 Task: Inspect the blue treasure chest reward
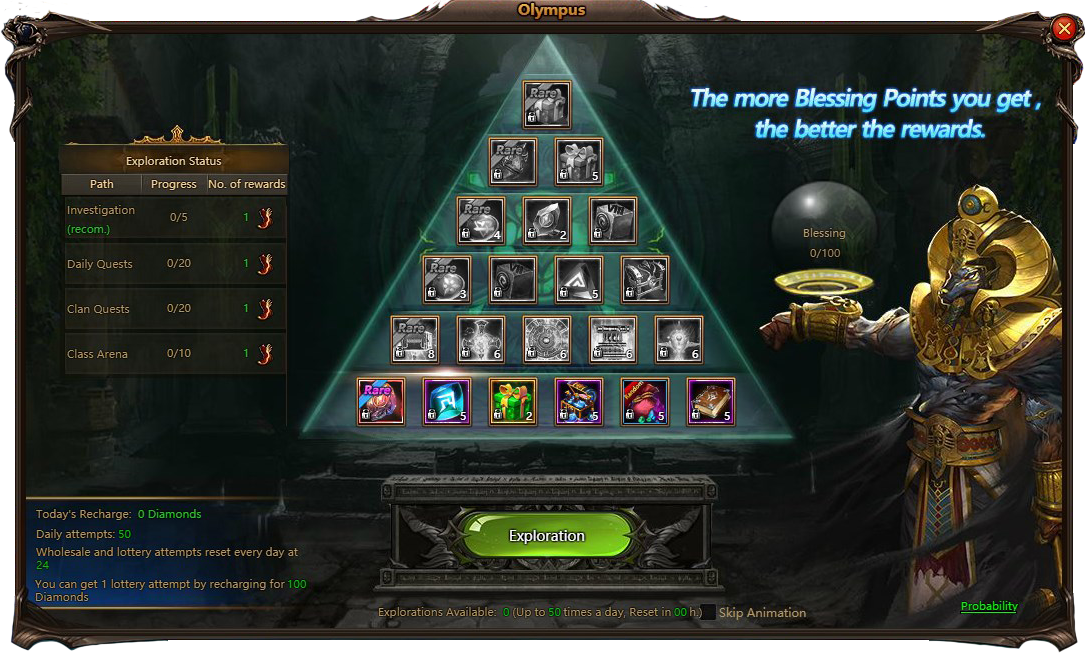point(579,401)
